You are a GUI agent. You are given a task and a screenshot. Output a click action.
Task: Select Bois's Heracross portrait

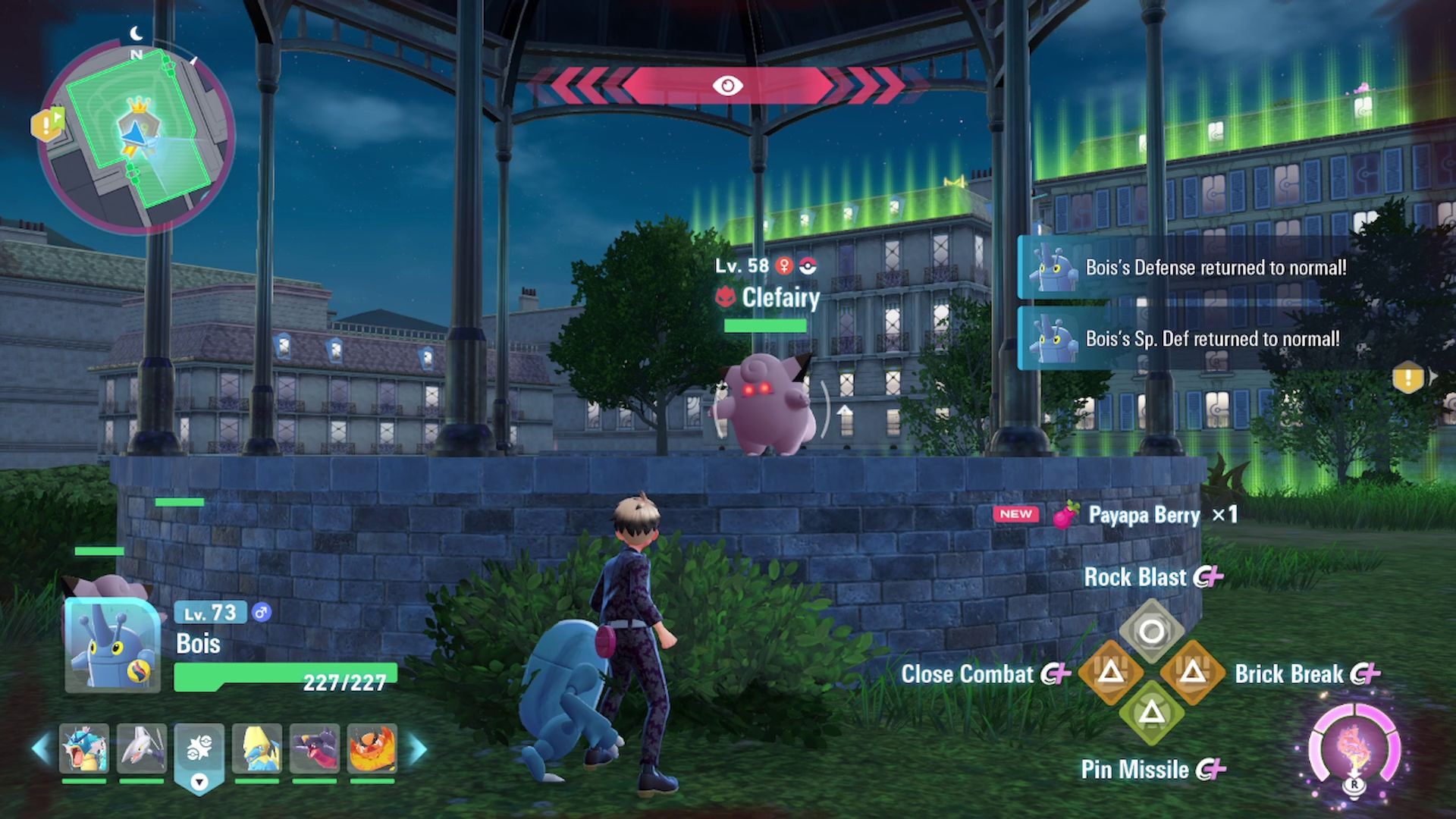112,645
